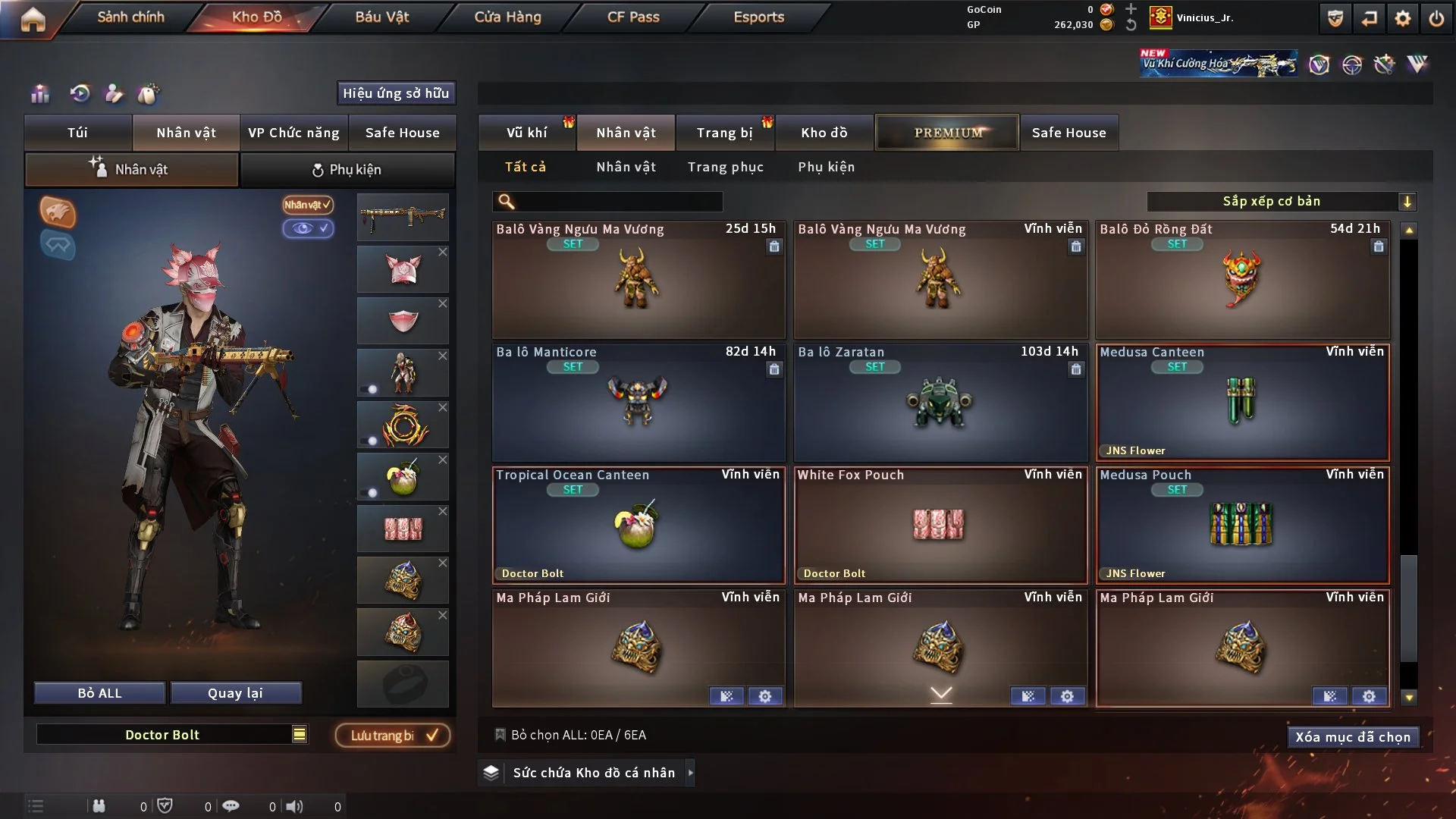This screenshot has width=1456, height=819.
Task: Save loadout with Lưu trang bị
Action: tap(393, 735)
